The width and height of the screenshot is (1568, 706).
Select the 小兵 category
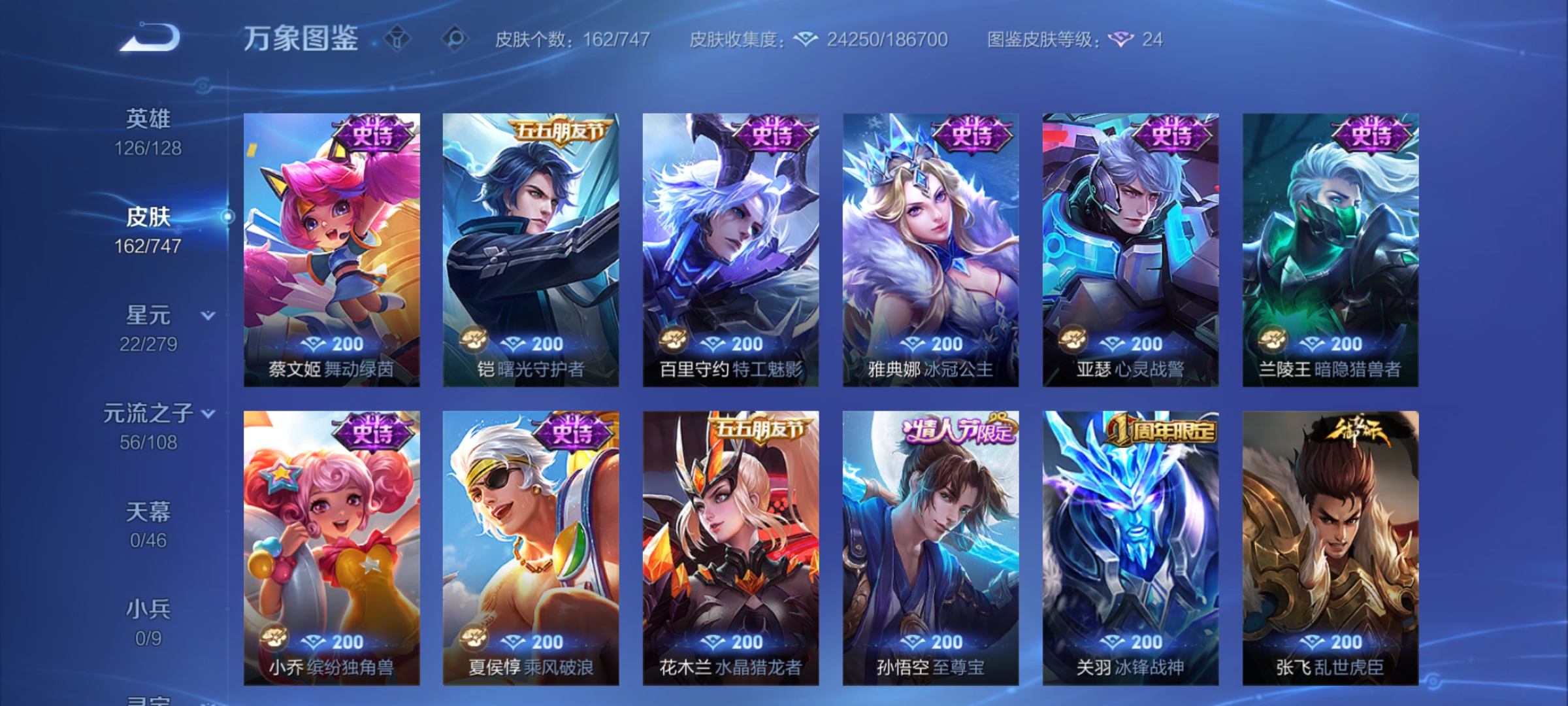148,609
